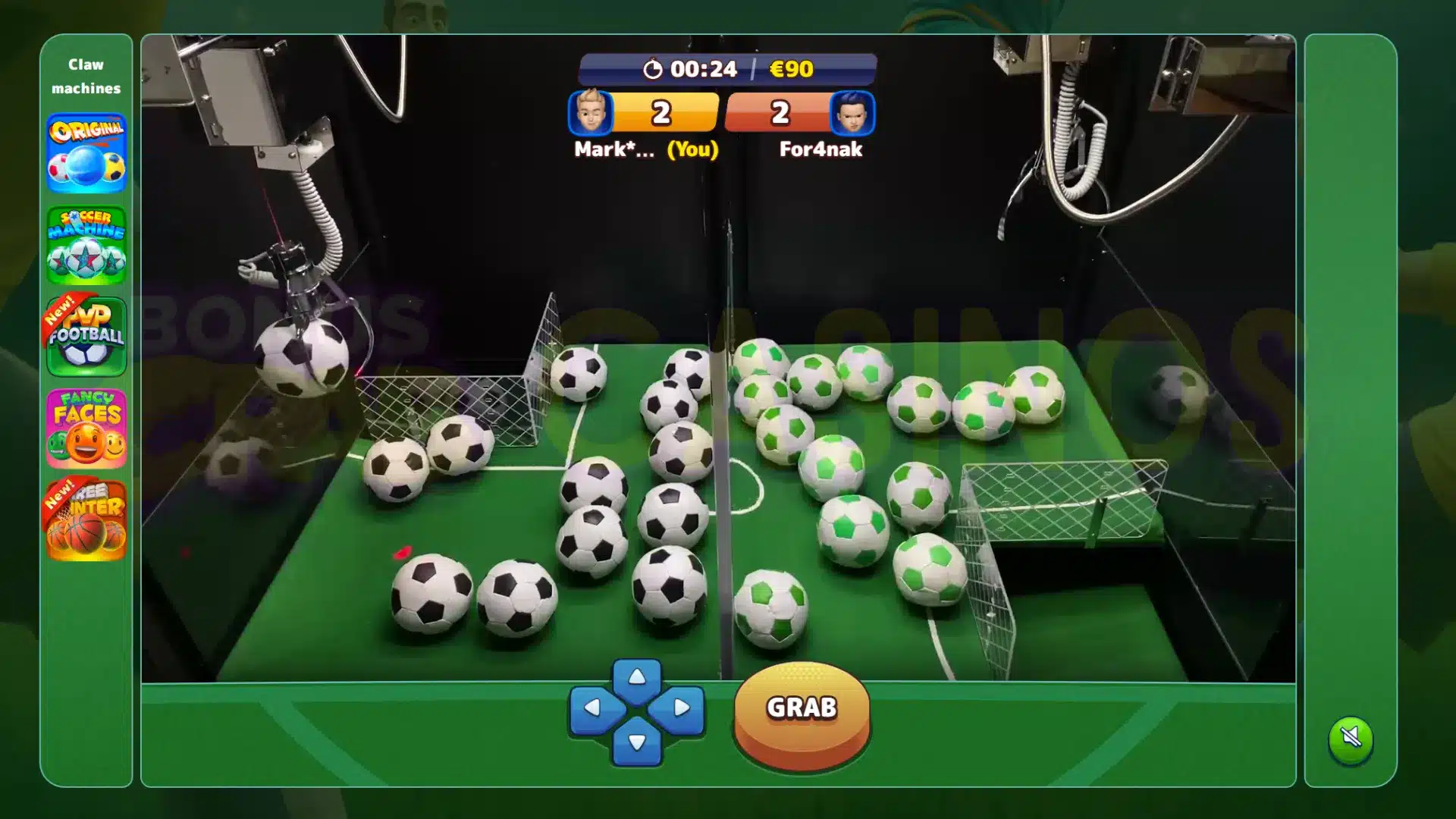1456x819 pixels.
Task: Open the Free Winter basketball machine
Action: 86,520
